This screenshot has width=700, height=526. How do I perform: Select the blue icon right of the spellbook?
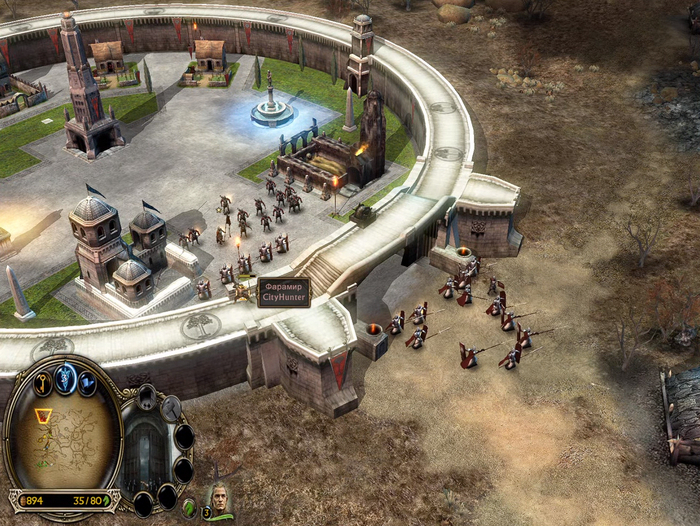click(88, 383)
